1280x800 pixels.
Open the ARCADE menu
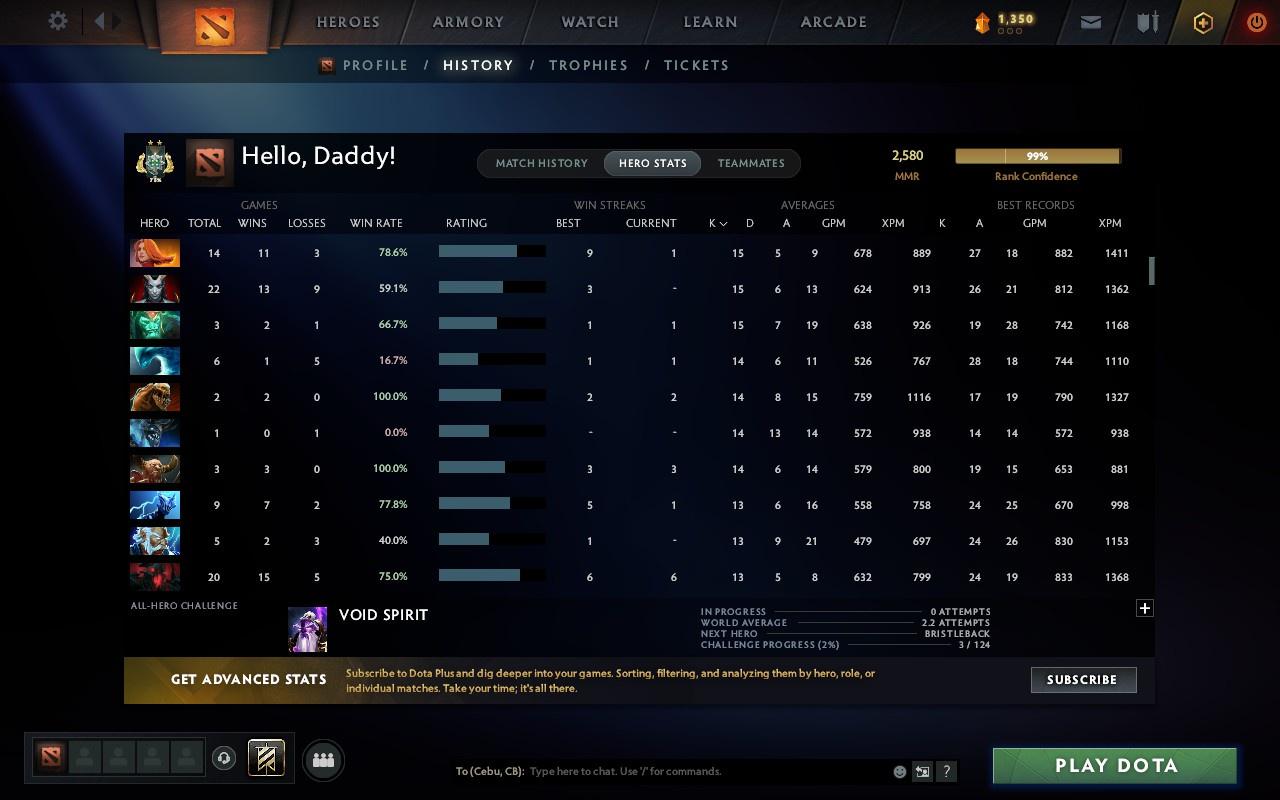[833, 21]
